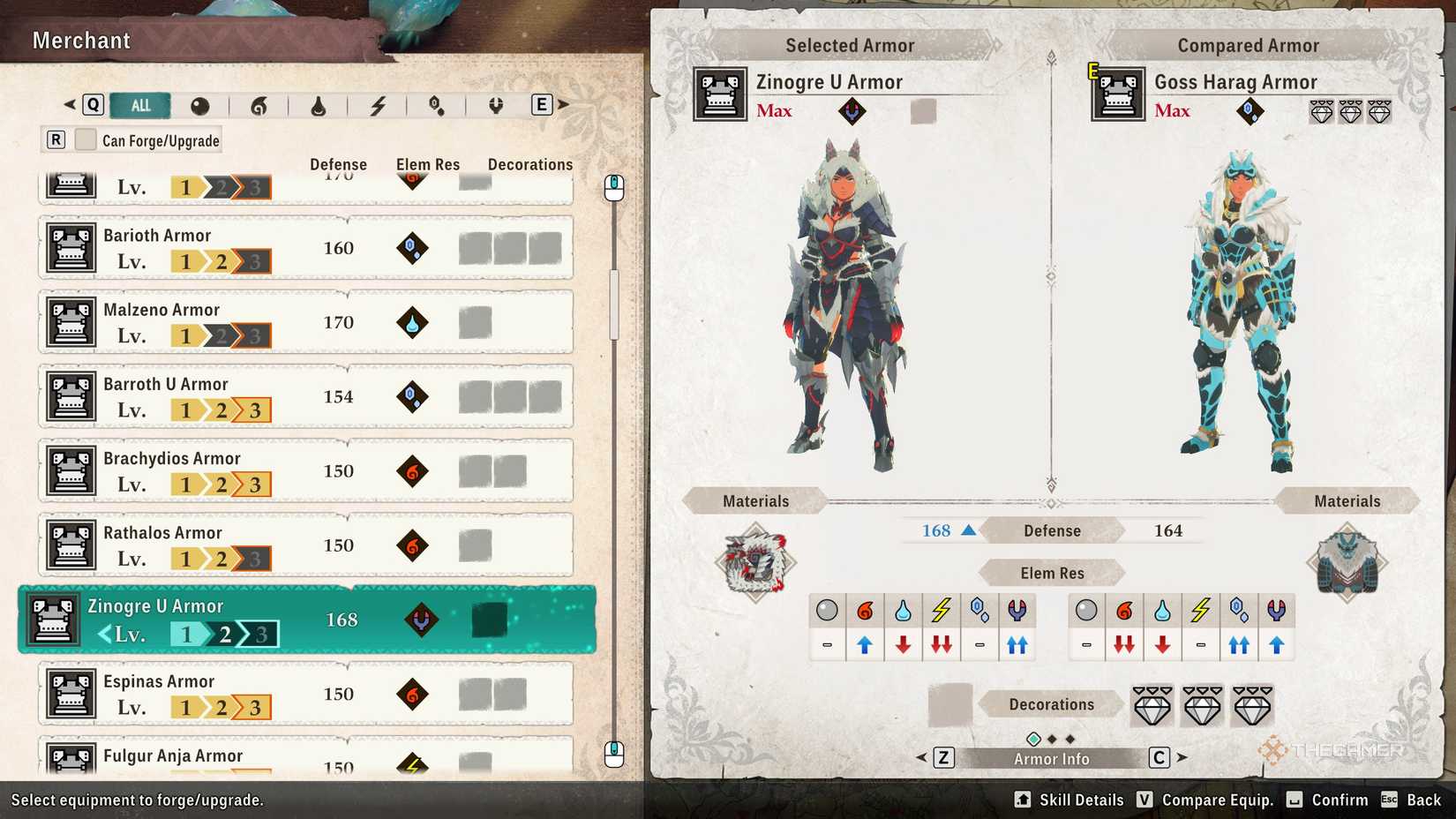This screenshot has width=1456, height=819.
Task: Select the fire element filter
Action: pos(260,105)
